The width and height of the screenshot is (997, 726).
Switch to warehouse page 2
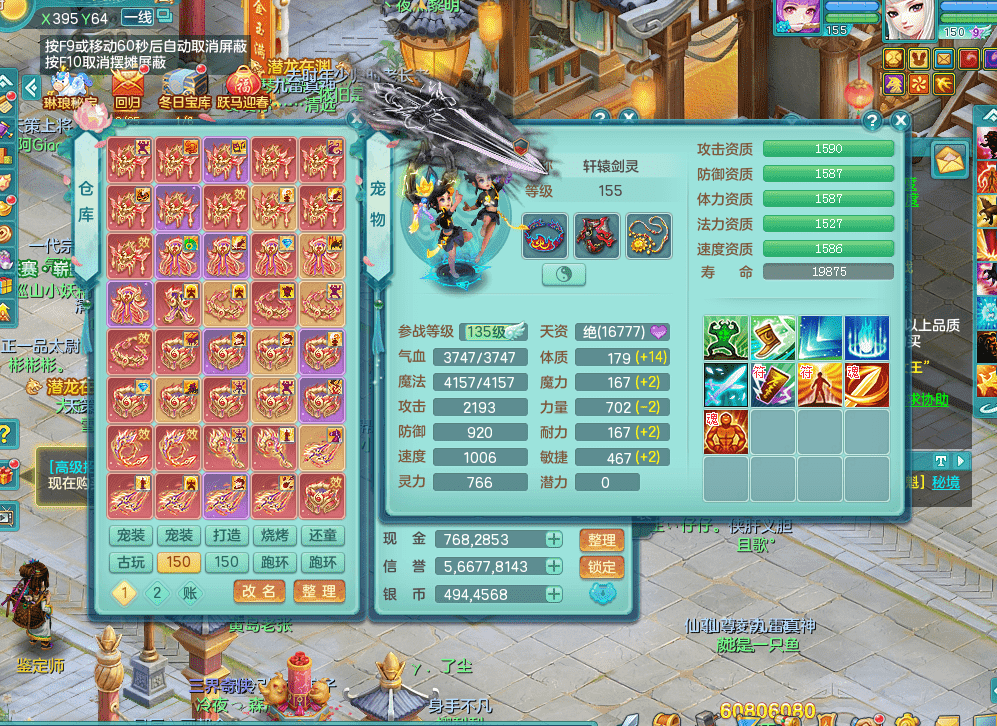pos(157,592)
